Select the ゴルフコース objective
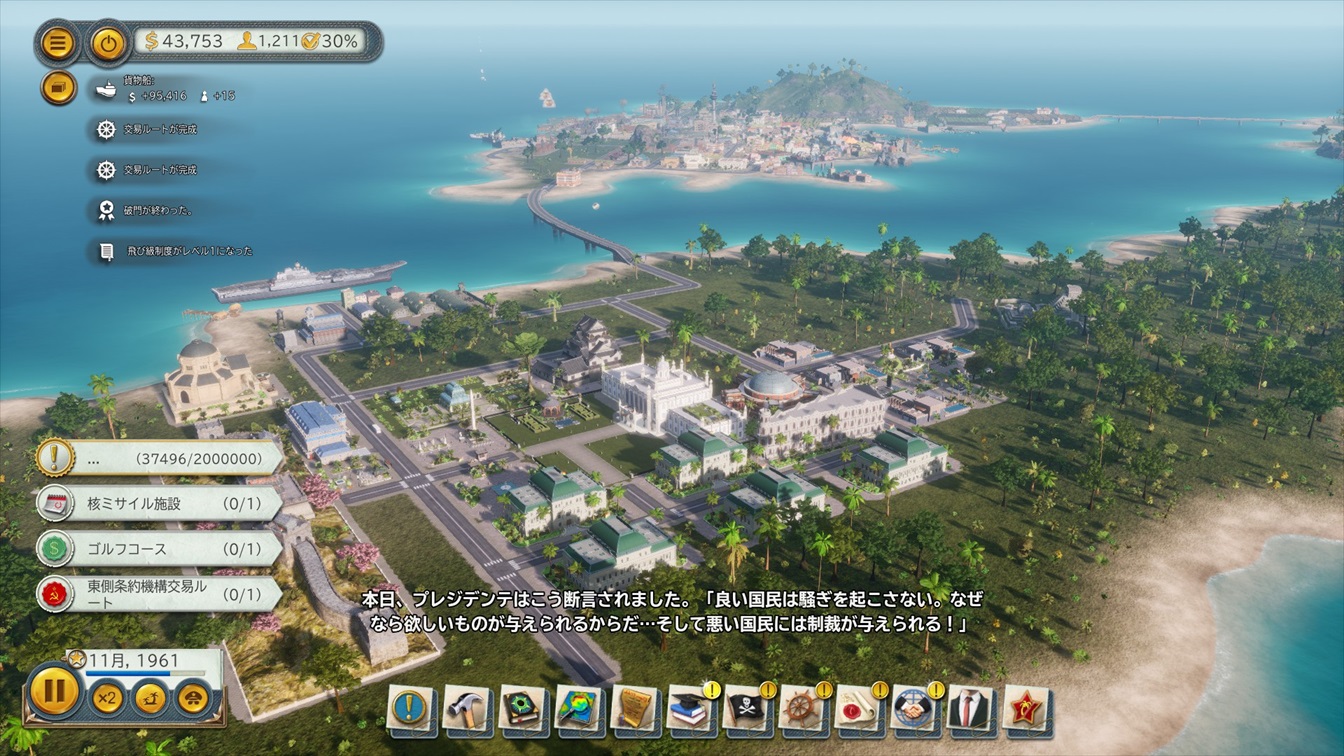 pyautogui.click(x=160, y=549)
